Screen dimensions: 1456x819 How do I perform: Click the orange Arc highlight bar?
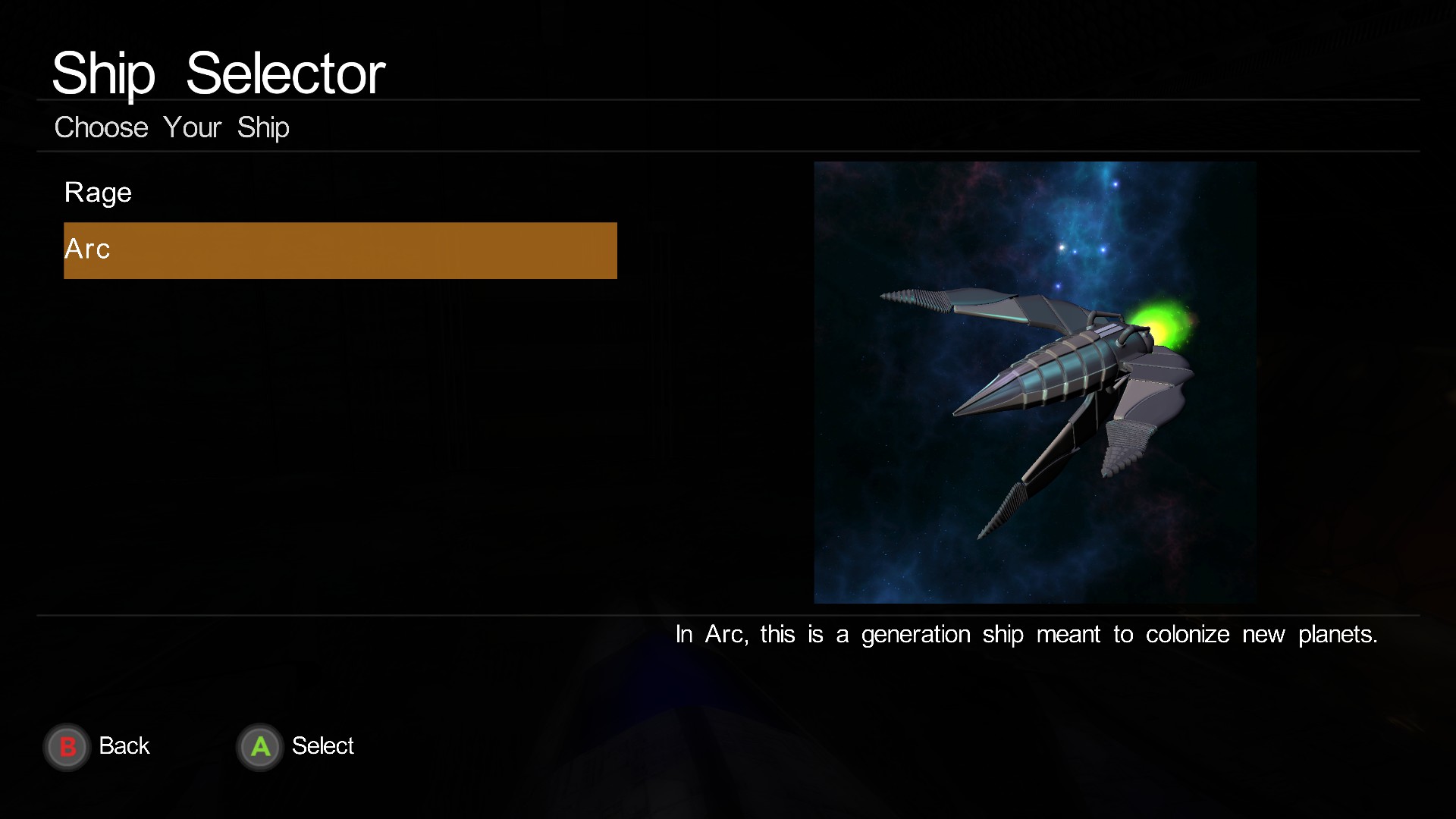pyautogui.click(x=340, y=250)
